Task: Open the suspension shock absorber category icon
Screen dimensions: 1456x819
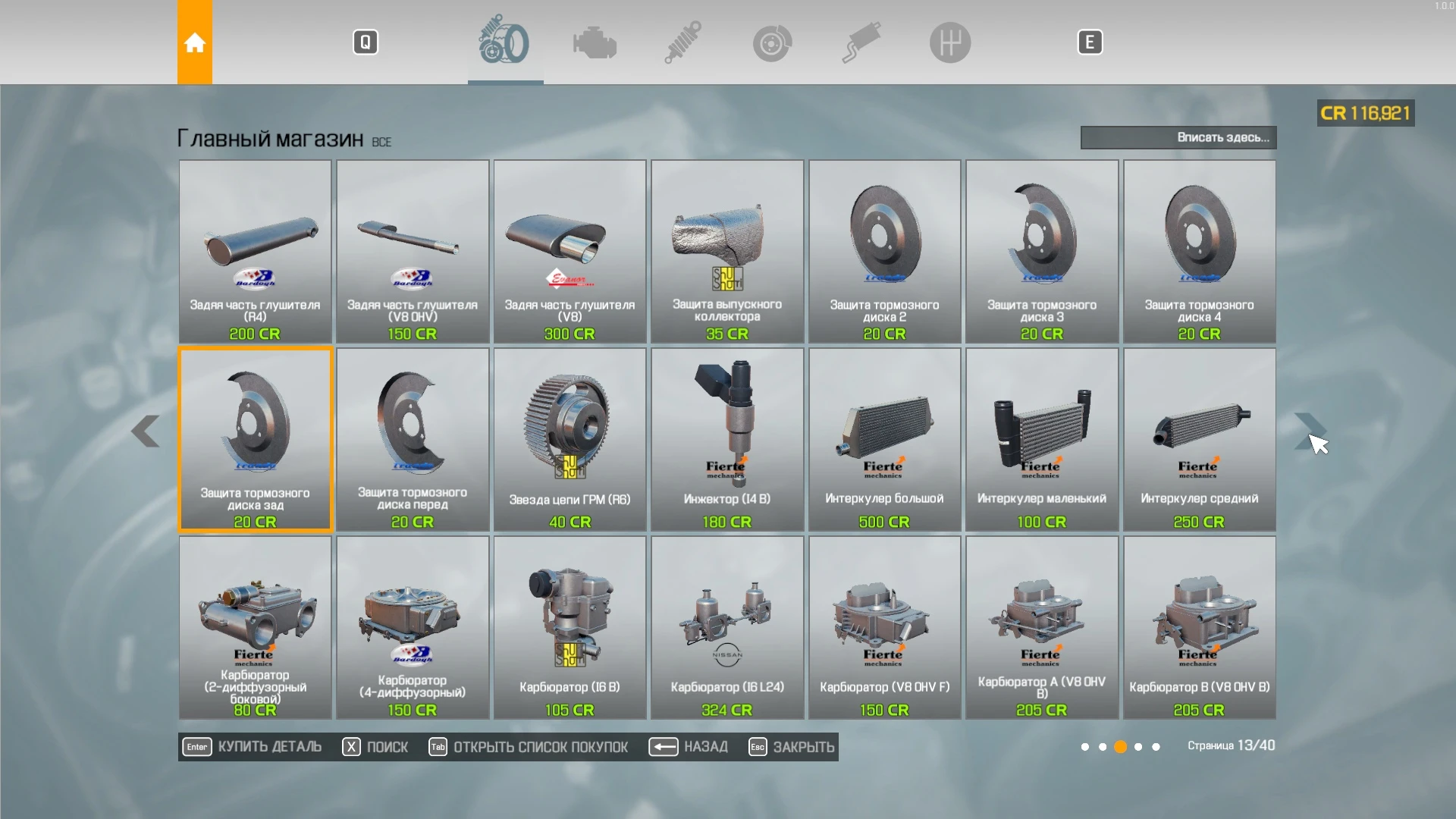Action: [681, 42]
